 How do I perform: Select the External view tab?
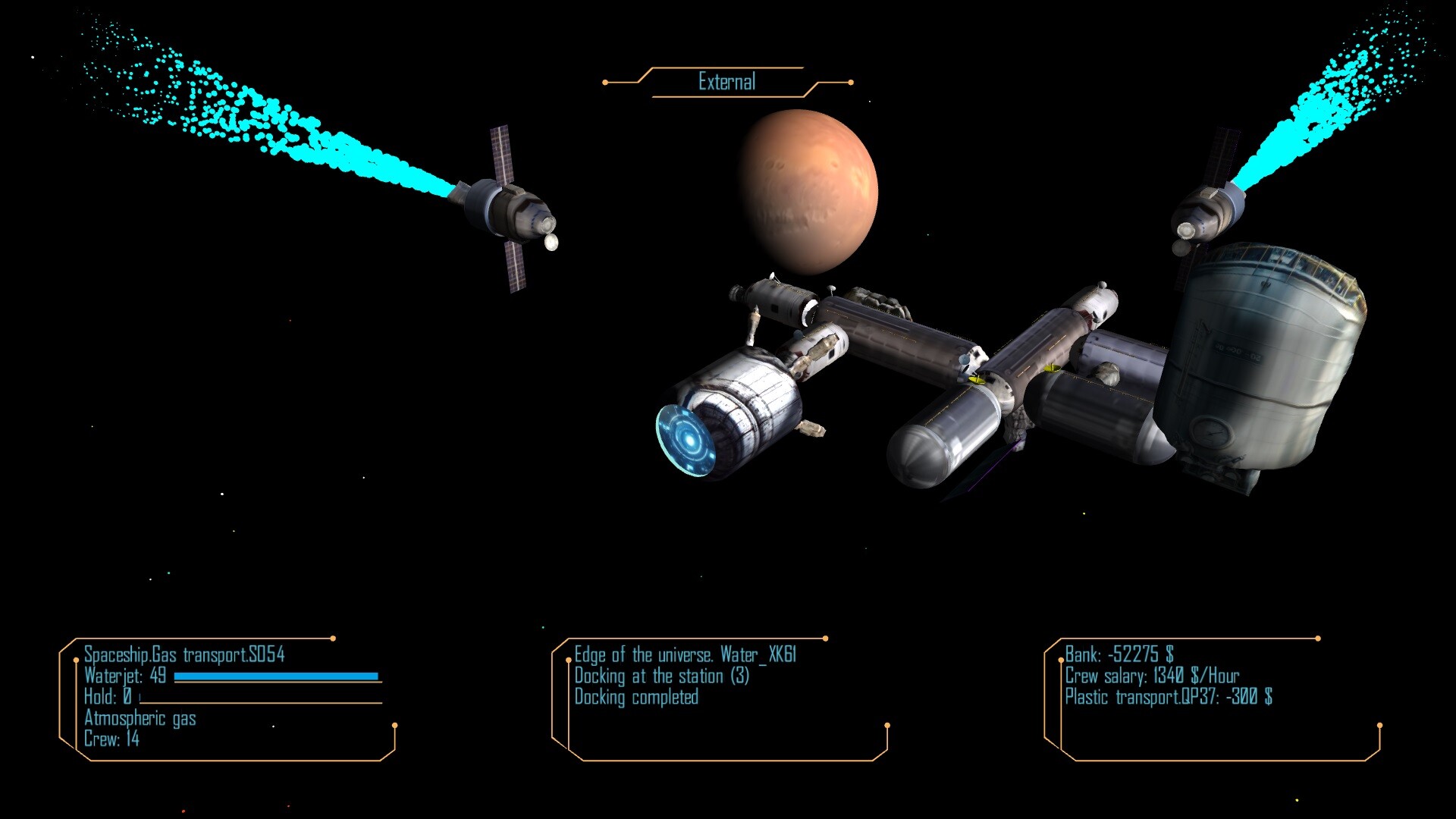tap(726, 80)
